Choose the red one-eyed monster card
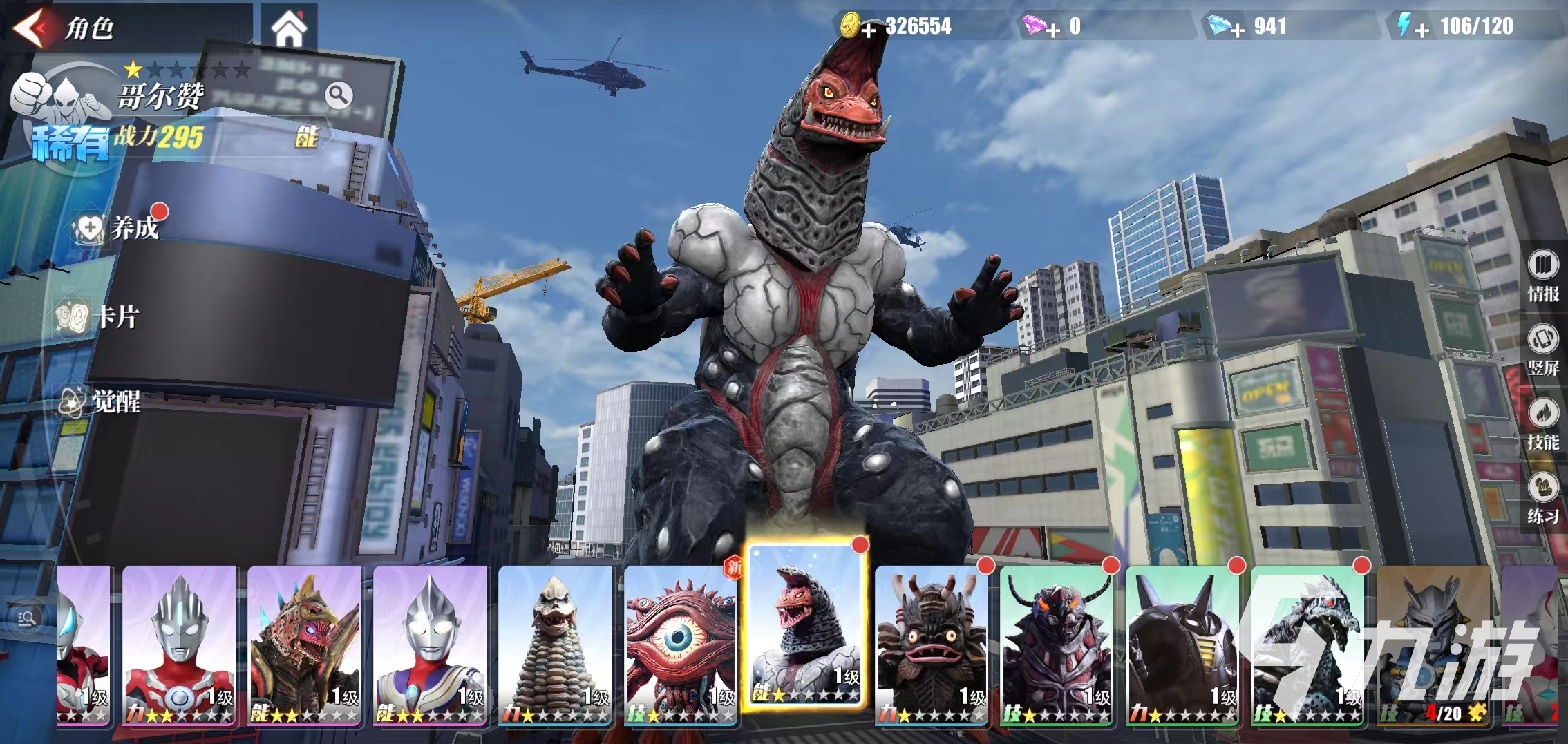This screenshot has width=1568, height=744. 681,645
